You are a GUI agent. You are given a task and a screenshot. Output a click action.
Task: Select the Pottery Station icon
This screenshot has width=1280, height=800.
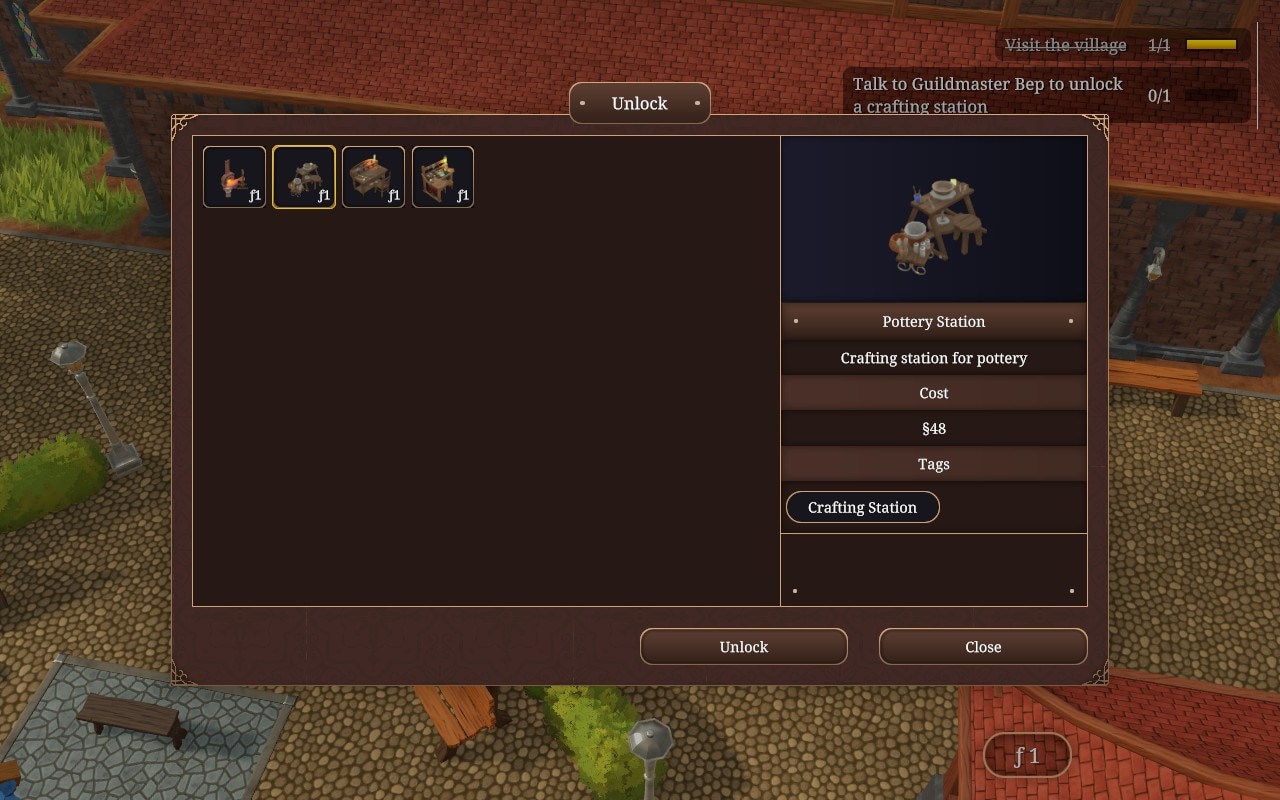304,177
